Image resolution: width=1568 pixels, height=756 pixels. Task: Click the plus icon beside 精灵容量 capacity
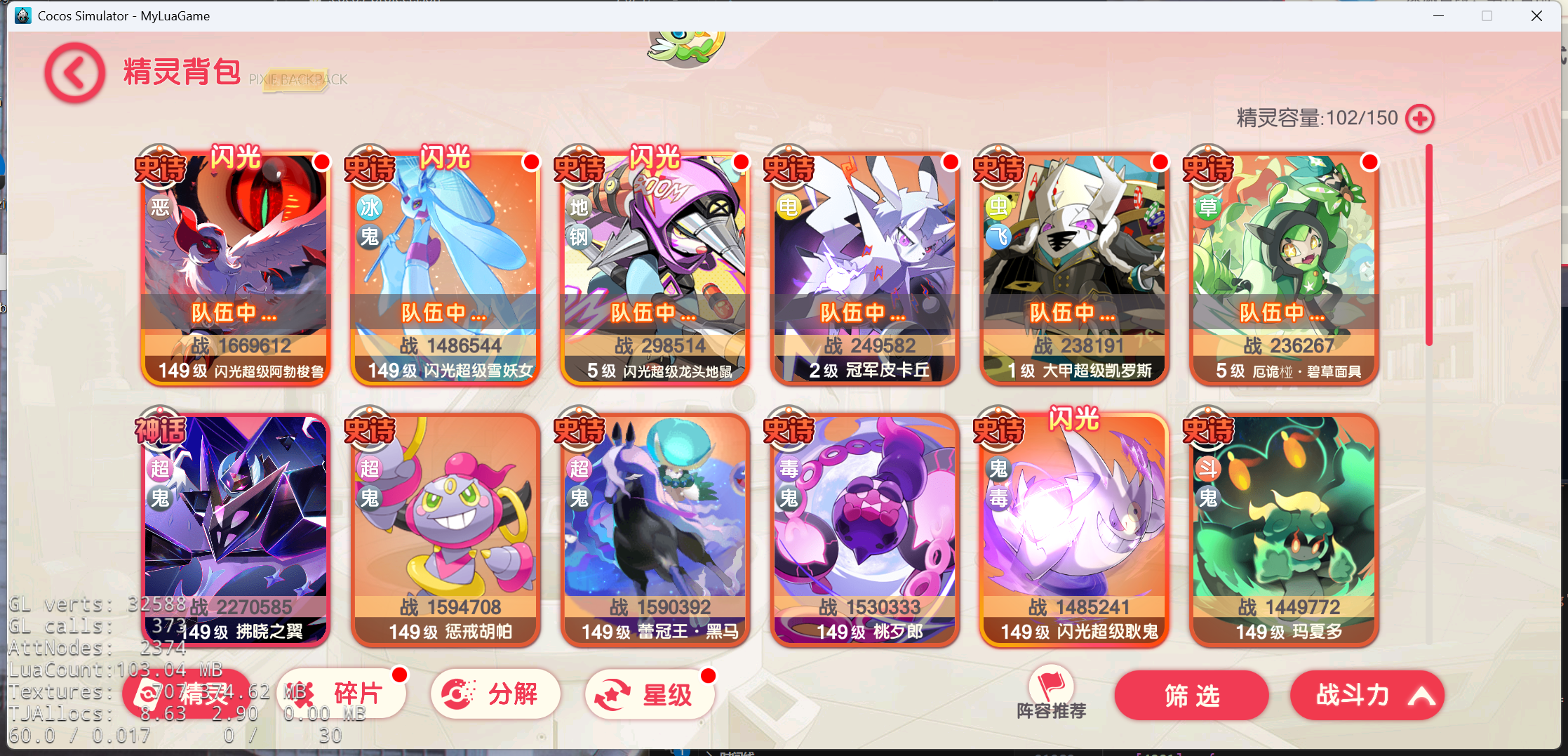[x=1419, y=119]
